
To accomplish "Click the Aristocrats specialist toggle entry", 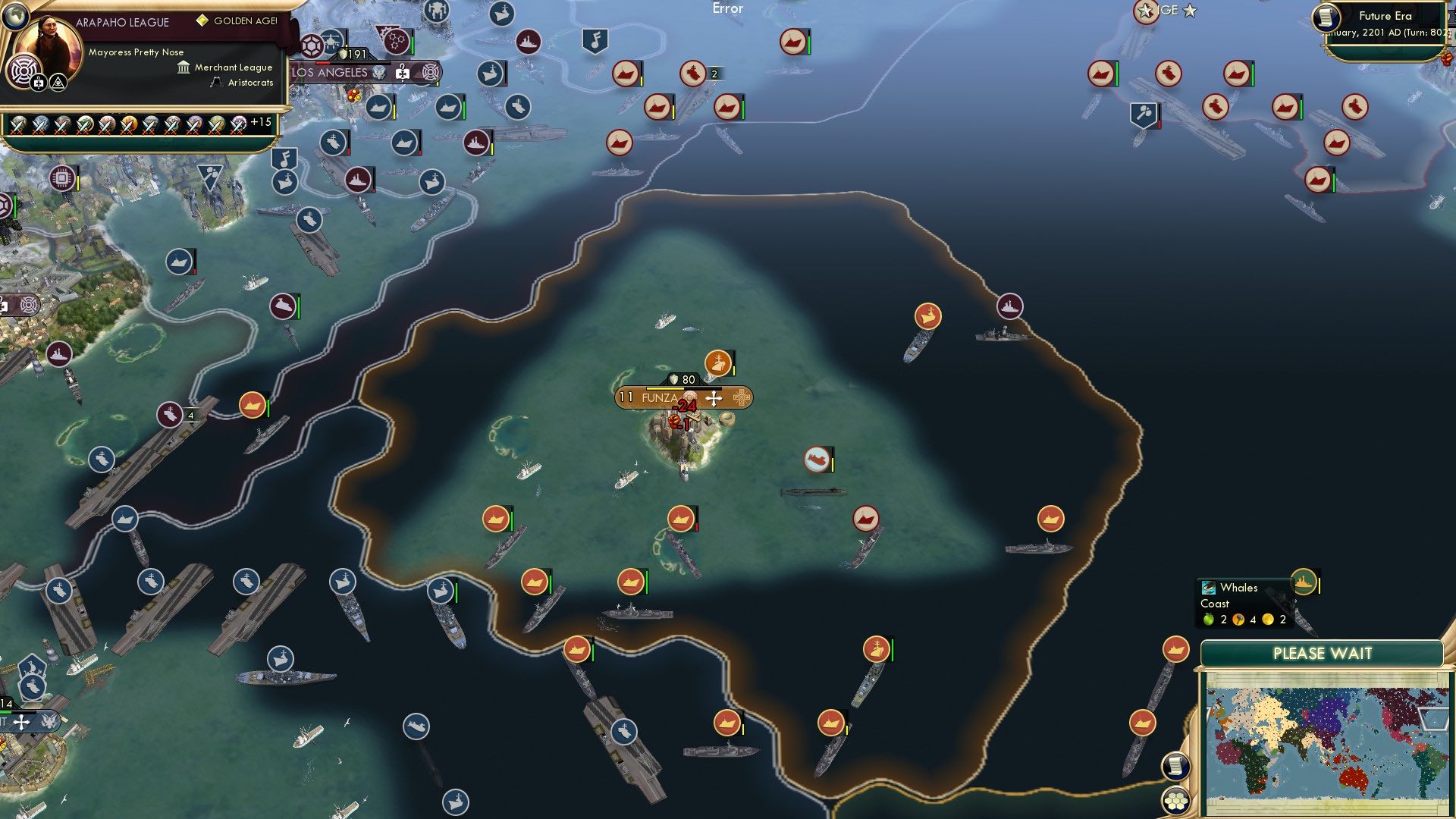I will [x=215, y=83].
